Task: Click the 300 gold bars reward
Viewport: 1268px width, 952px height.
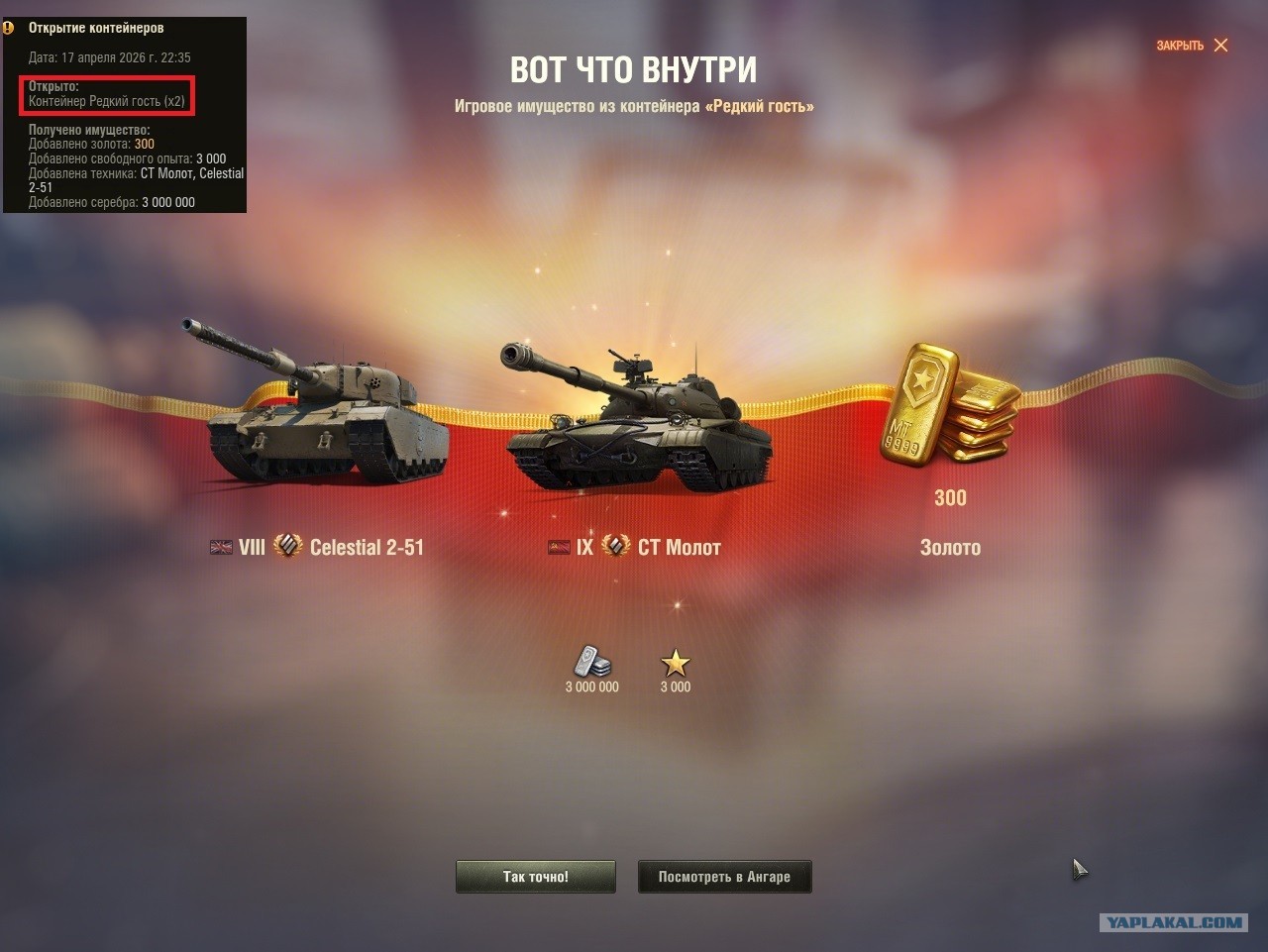Action: 949,406
